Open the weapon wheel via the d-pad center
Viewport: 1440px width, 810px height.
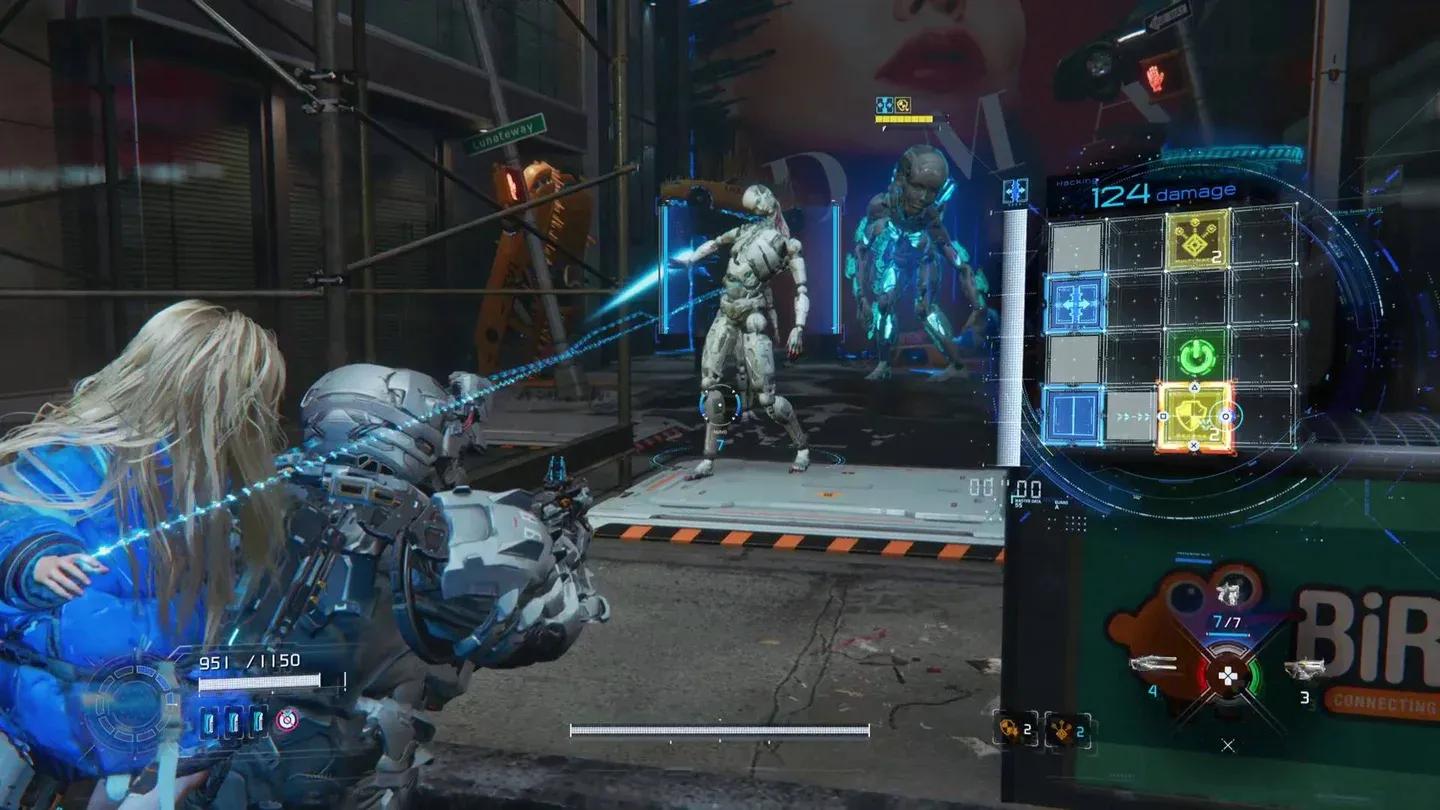click(x=1228, y=675)
